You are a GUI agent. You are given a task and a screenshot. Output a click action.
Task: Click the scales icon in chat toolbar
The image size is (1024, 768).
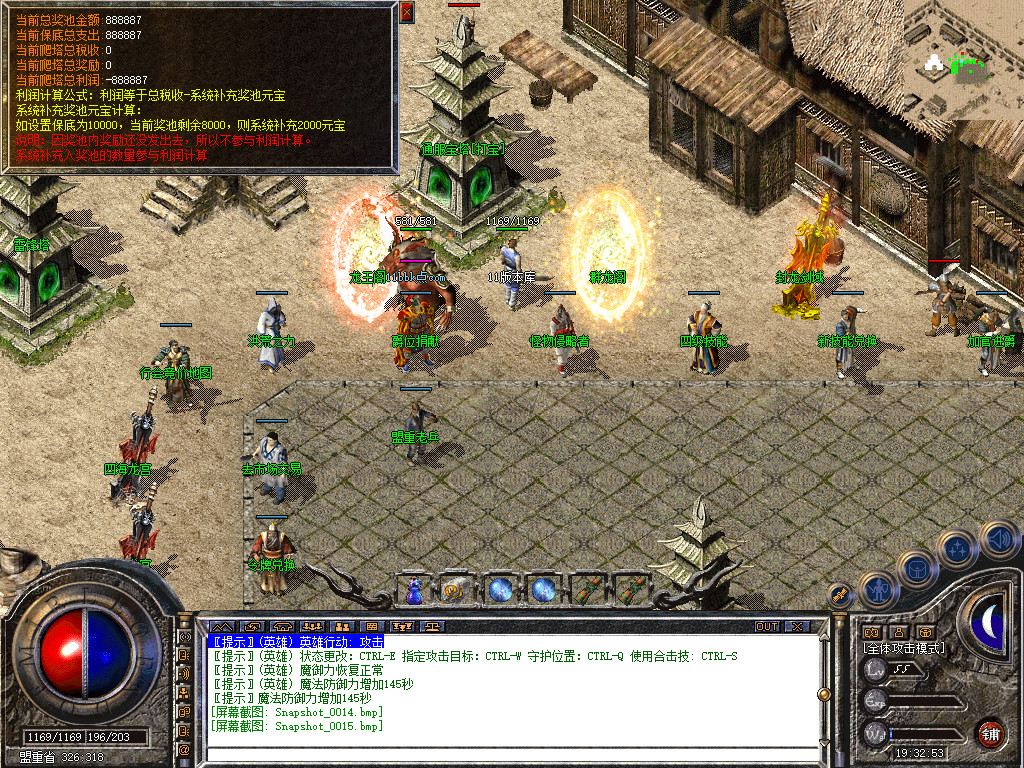432,627
